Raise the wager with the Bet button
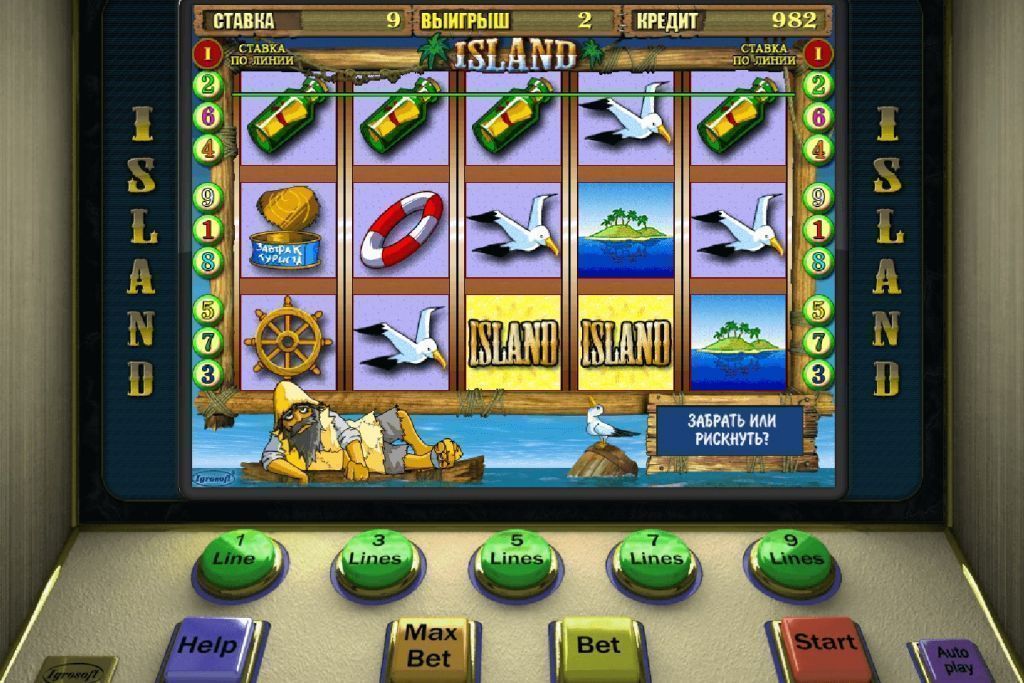This screenshot has height=683, width=1024. point(598,645)
